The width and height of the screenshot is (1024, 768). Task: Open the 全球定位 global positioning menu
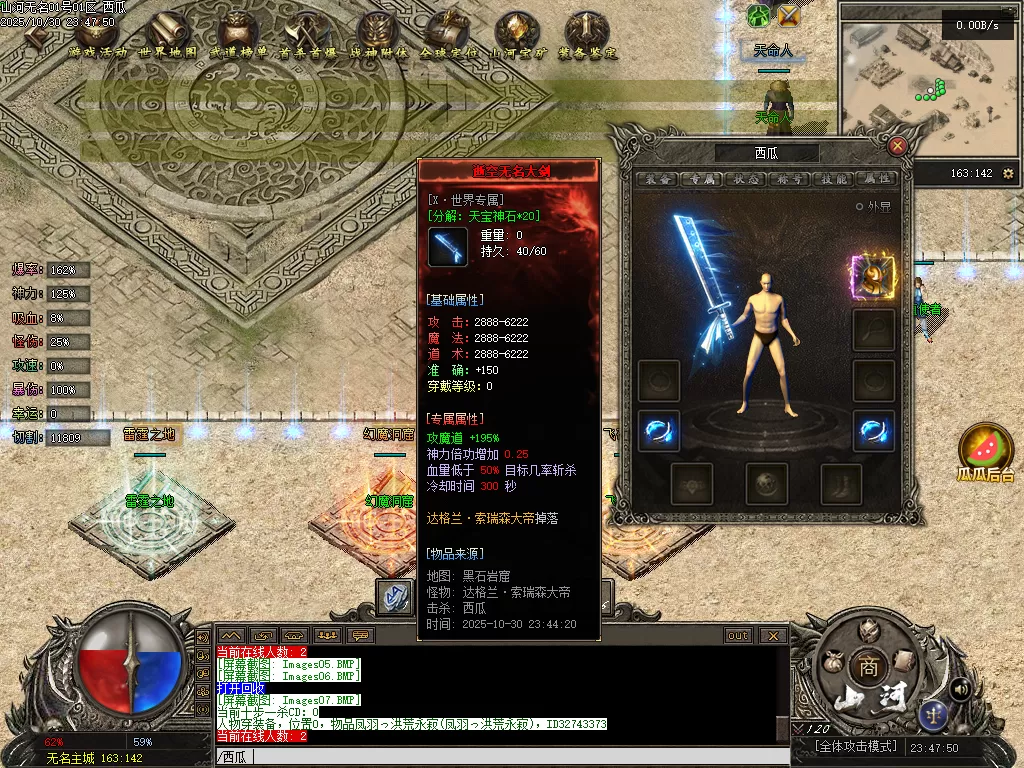coord(448,36)
